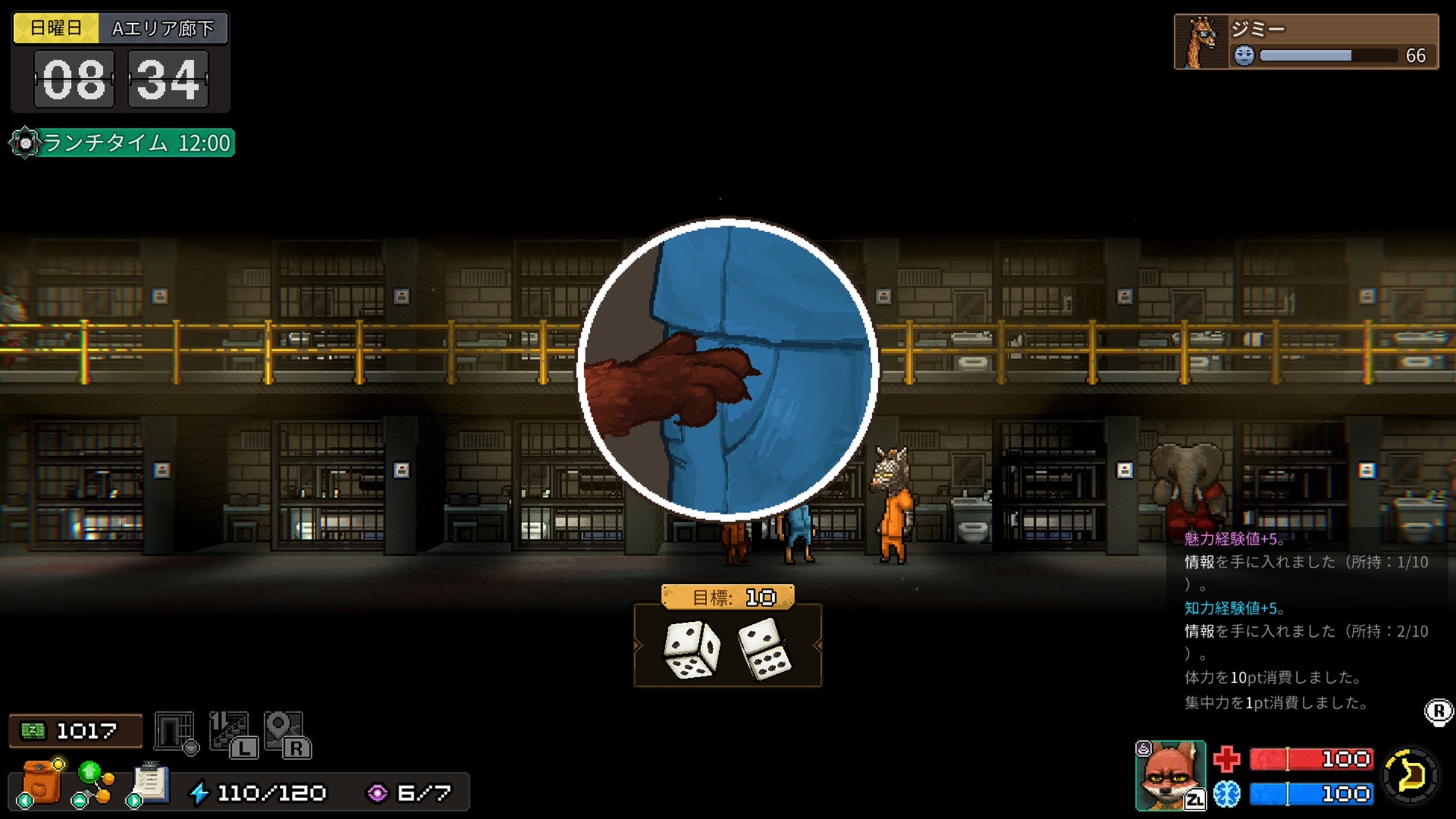Click the greyed cell door icon
This screenshot has width=1456, height=819.
click(x=175, y=732)
